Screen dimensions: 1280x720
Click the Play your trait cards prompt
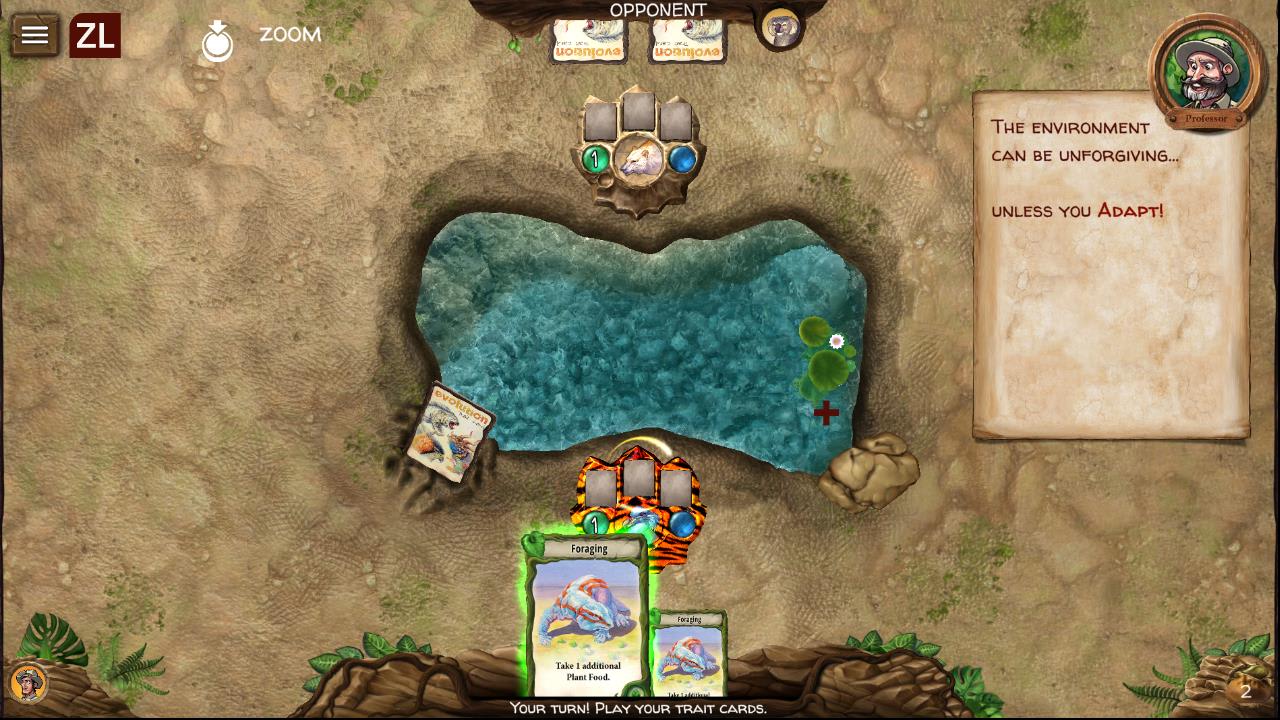click(x=640, y=709)
